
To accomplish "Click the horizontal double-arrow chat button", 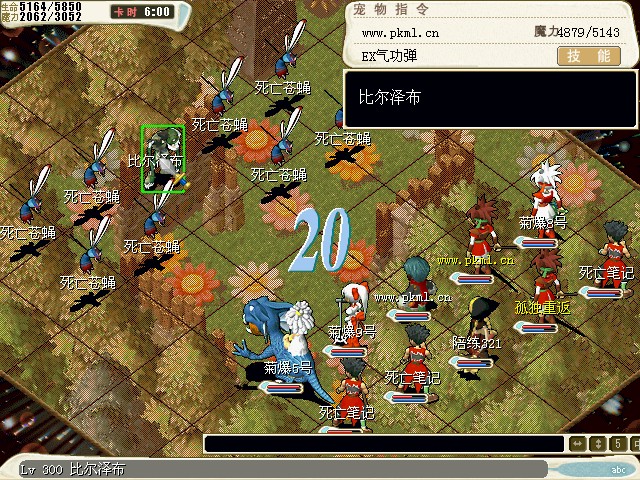I will [x=578, y=444].
